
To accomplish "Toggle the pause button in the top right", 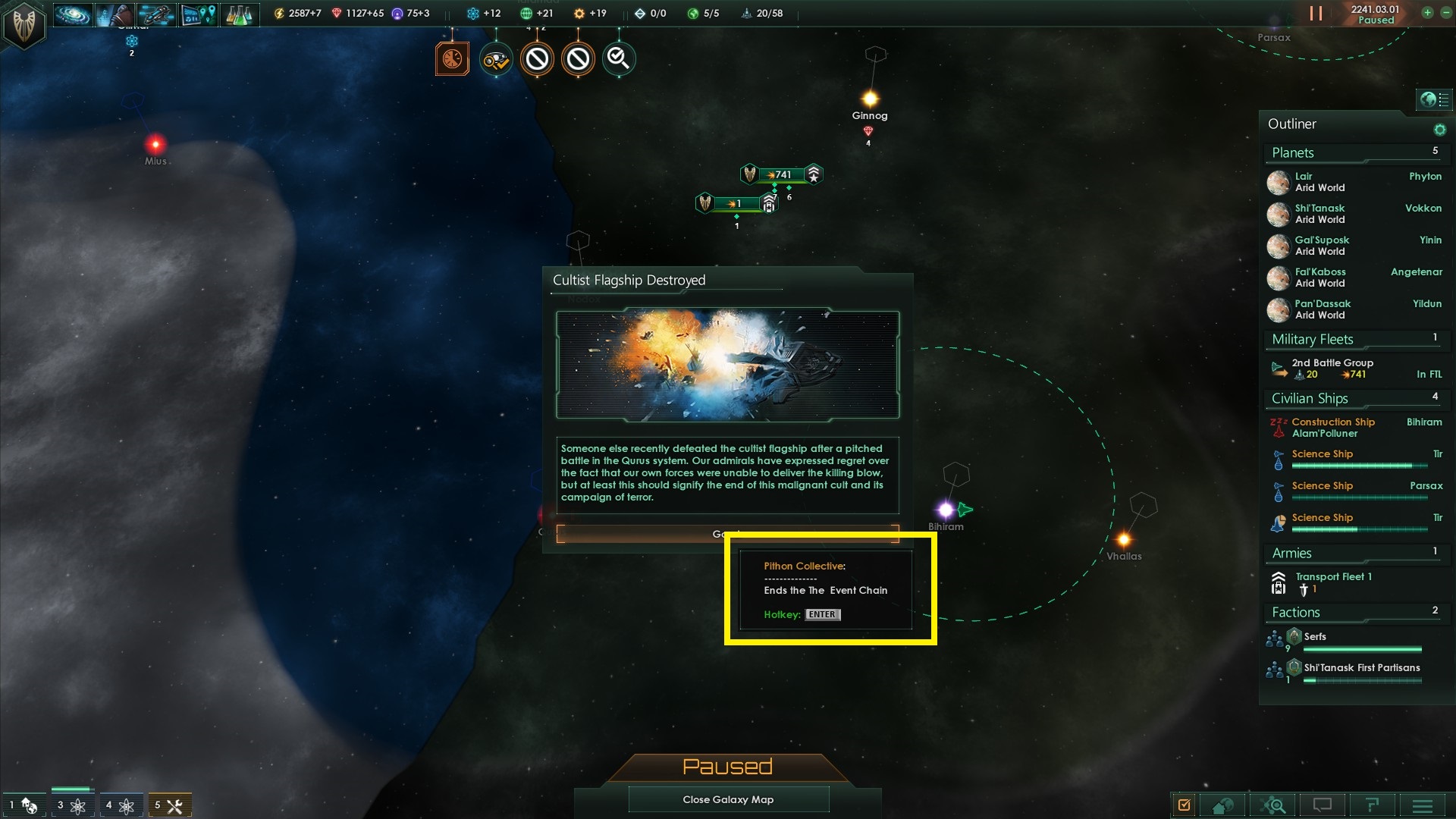I will pos(1317,12).
